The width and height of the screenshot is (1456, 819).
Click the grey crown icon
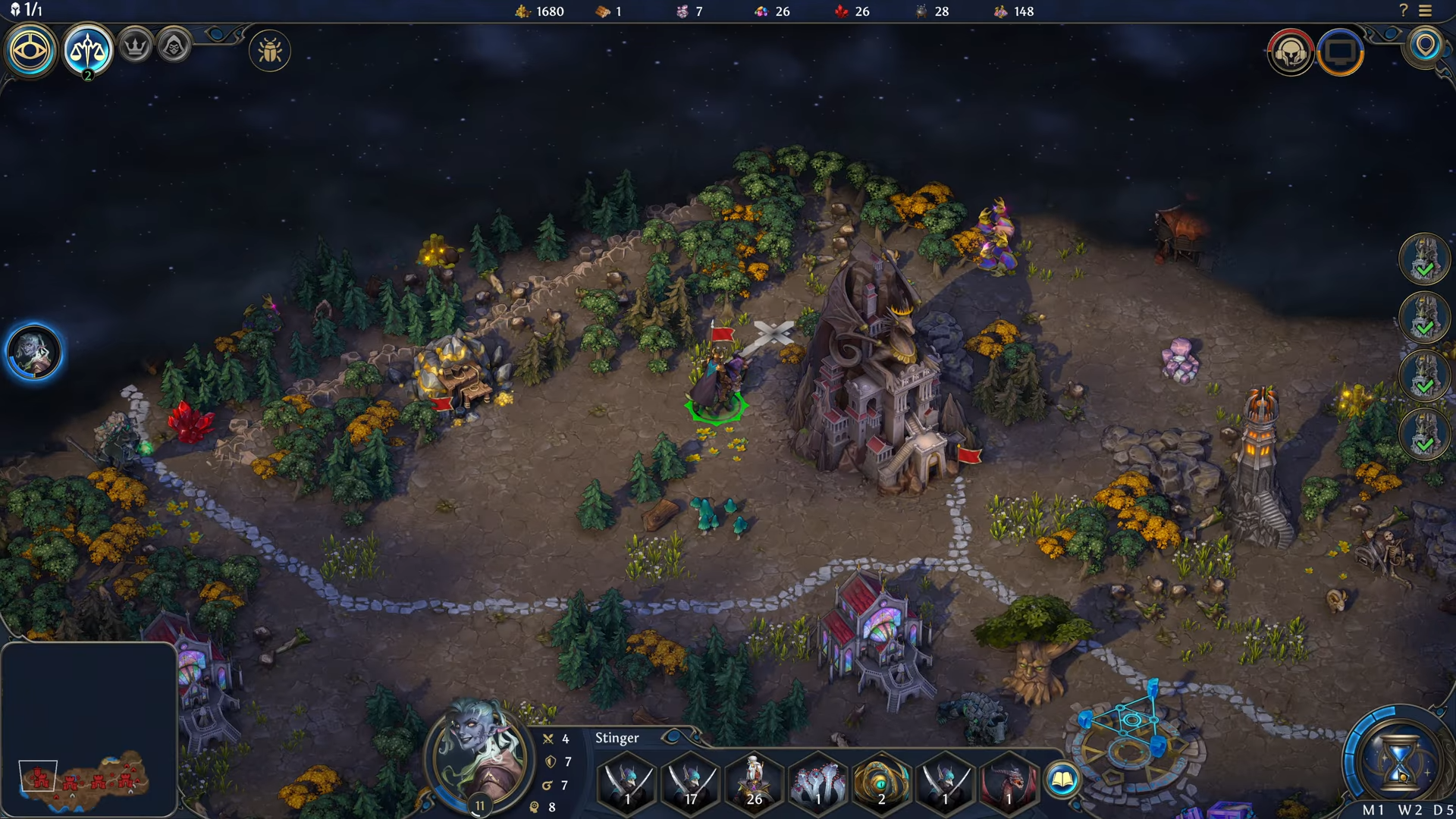click(x=136, y=47)
